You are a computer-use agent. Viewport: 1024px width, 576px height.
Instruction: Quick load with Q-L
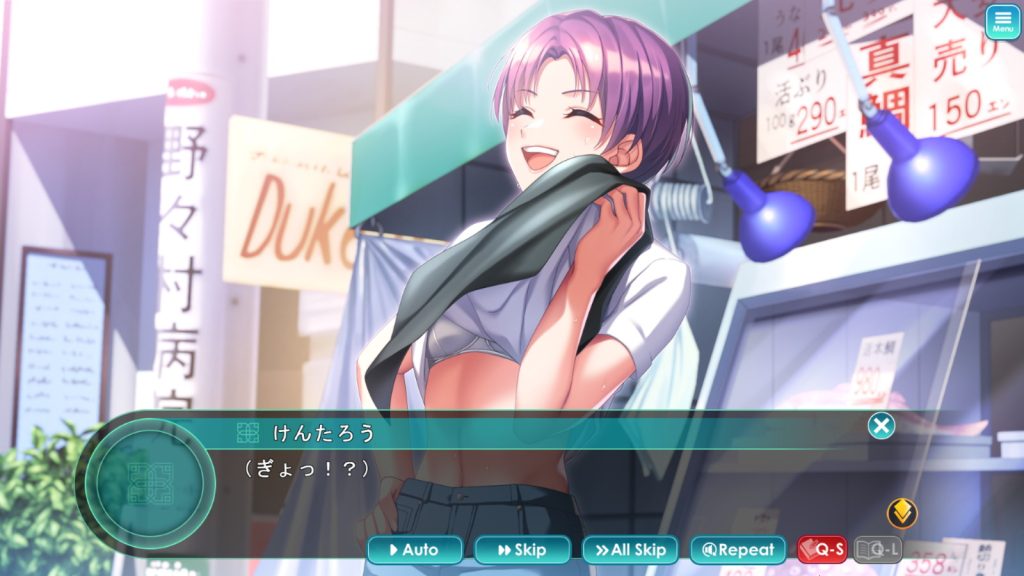(878, 549)
